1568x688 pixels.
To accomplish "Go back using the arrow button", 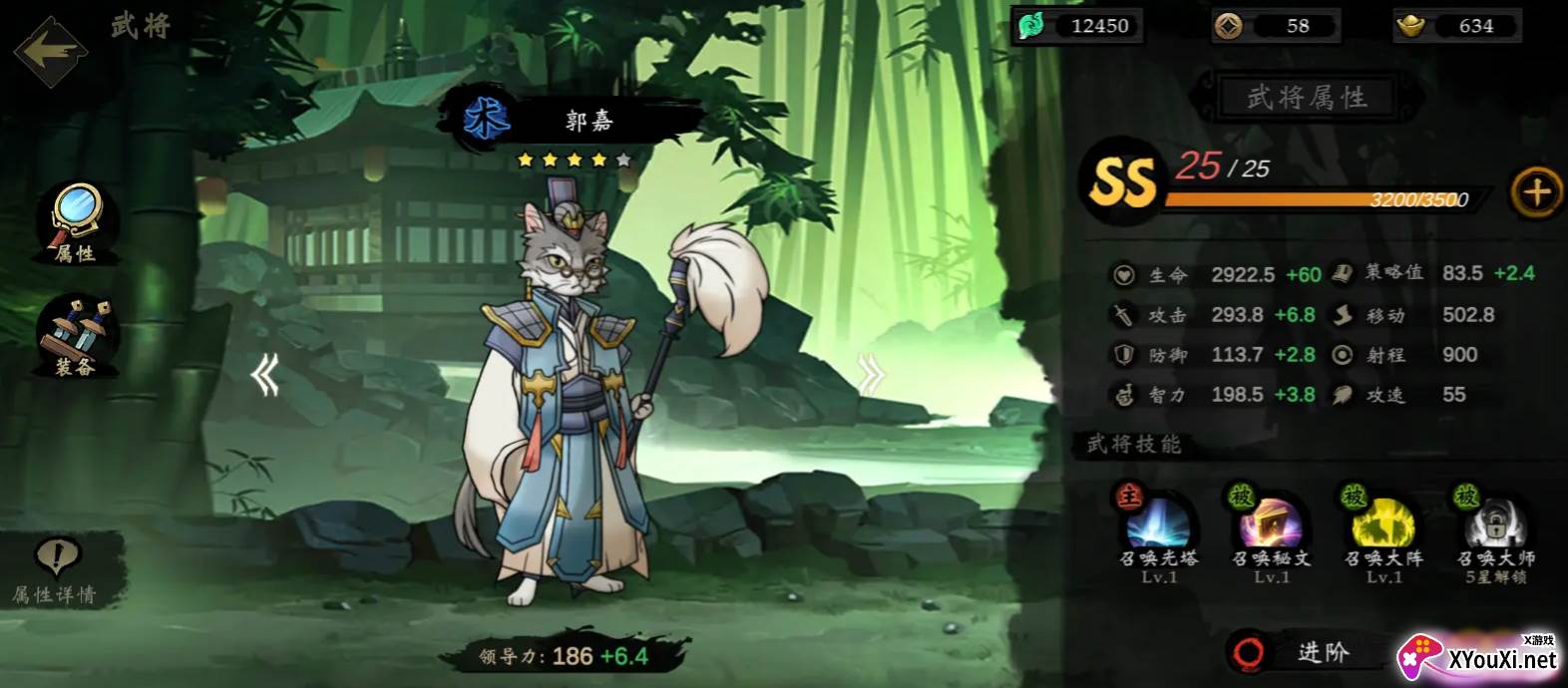I will [50, 50].
